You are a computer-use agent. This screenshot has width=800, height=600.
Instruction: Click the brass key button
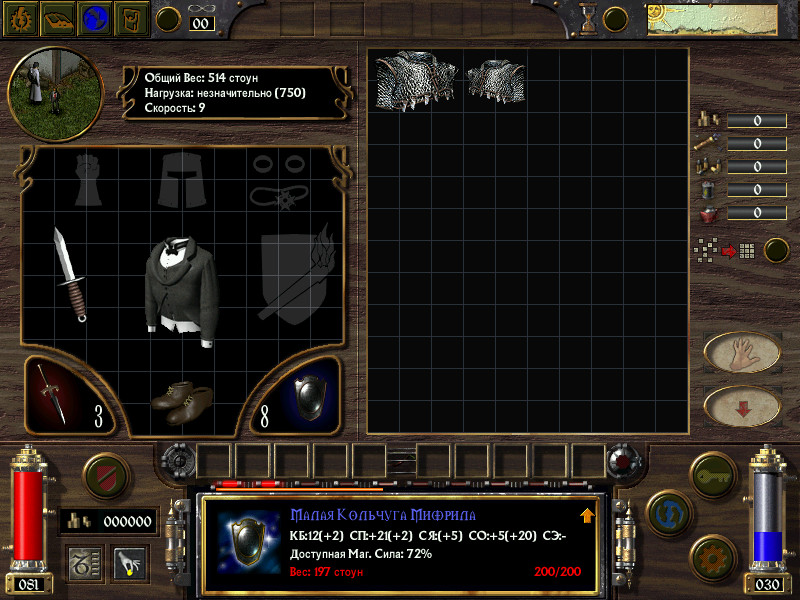tap(713, 470)
